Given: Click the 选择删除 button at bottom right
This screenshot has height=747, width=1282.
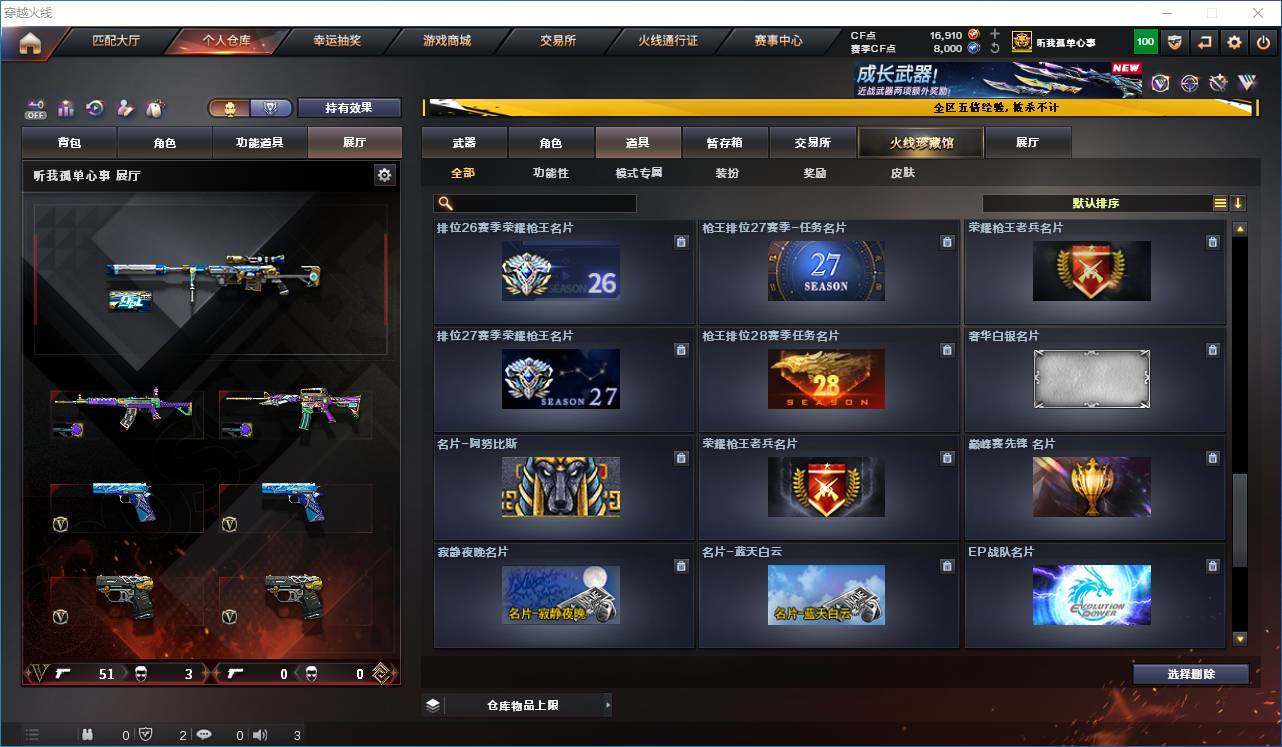Looking at the screenshot, I should 1190,674.
